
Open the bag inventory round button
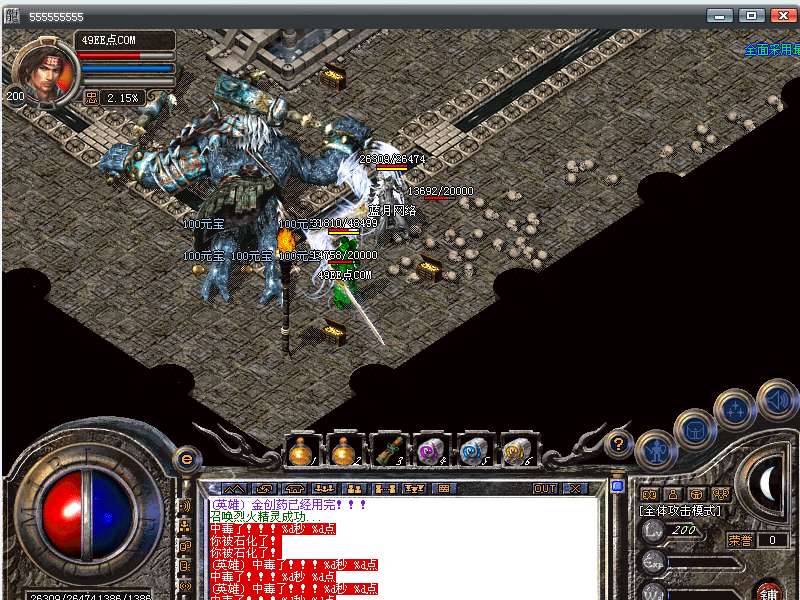click(x=694, y=429)
